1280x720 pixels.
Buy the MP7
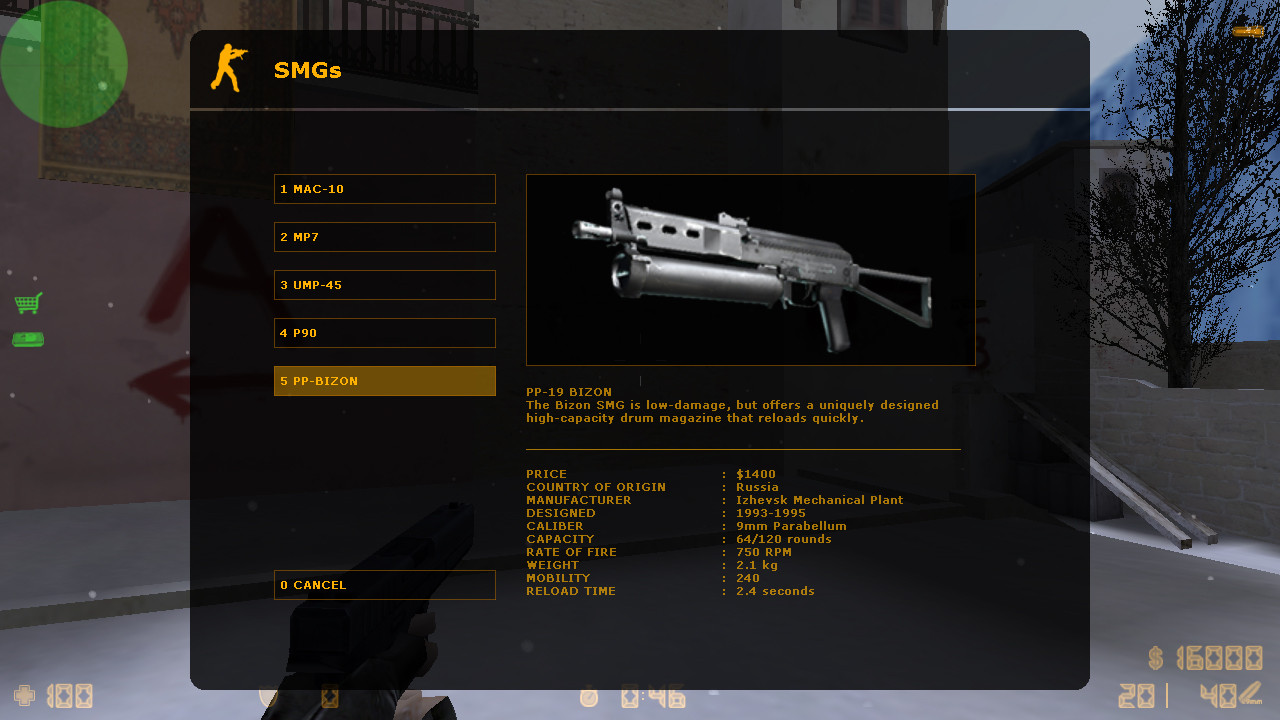384,237
